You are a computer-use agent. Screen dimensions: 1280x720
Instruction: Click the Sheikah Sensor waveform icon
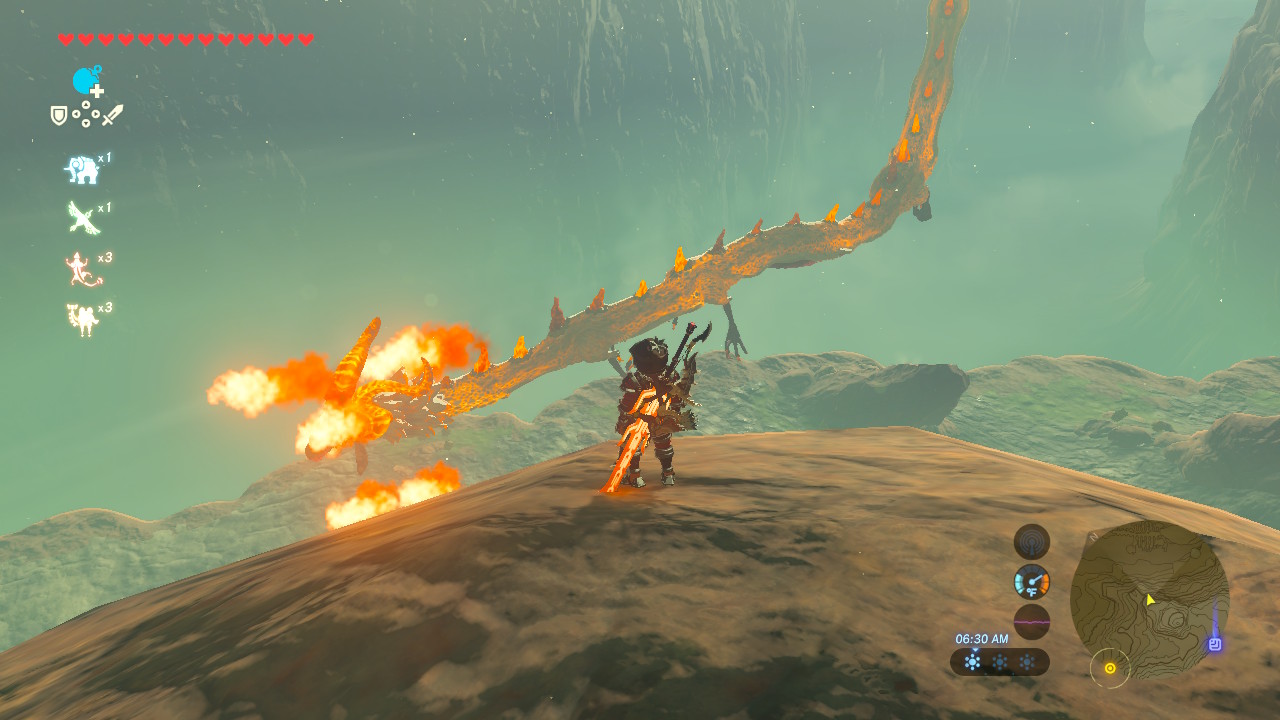click(x=1032, y=542)
